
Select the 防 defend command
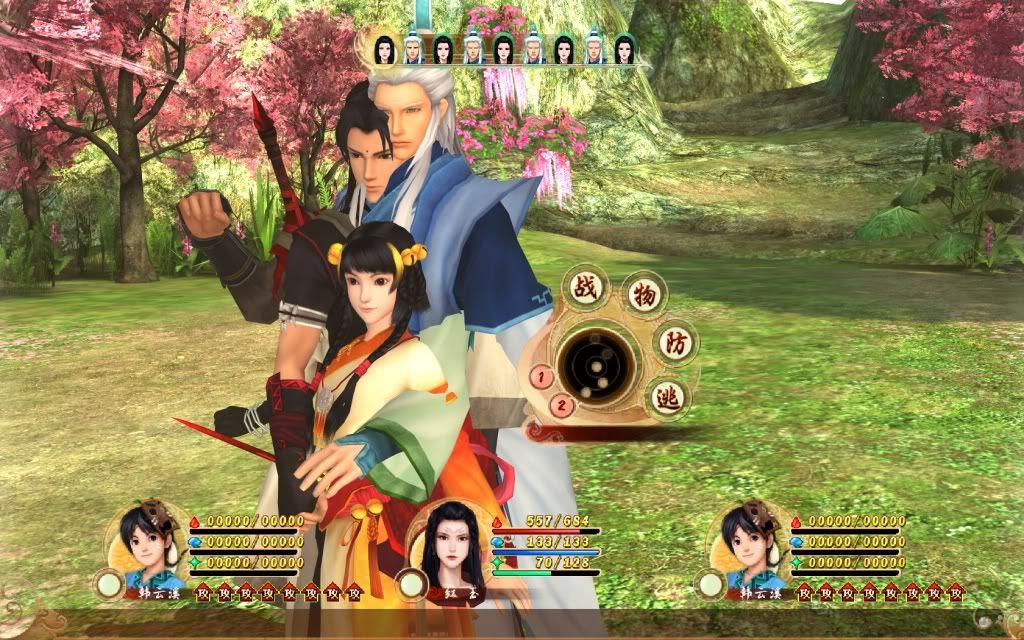click(x=676, y=342)
